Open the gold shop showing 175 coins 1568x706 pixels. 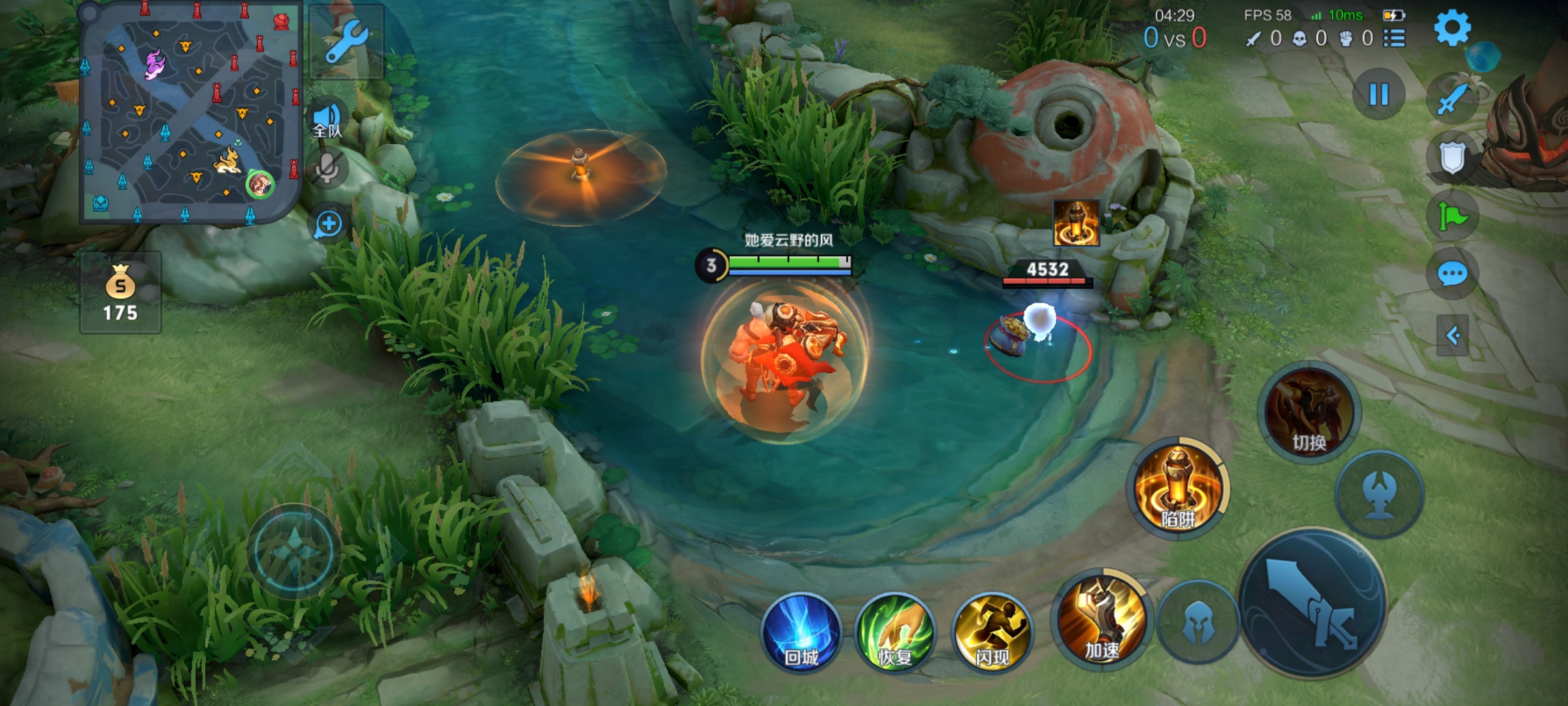point(121,292)
